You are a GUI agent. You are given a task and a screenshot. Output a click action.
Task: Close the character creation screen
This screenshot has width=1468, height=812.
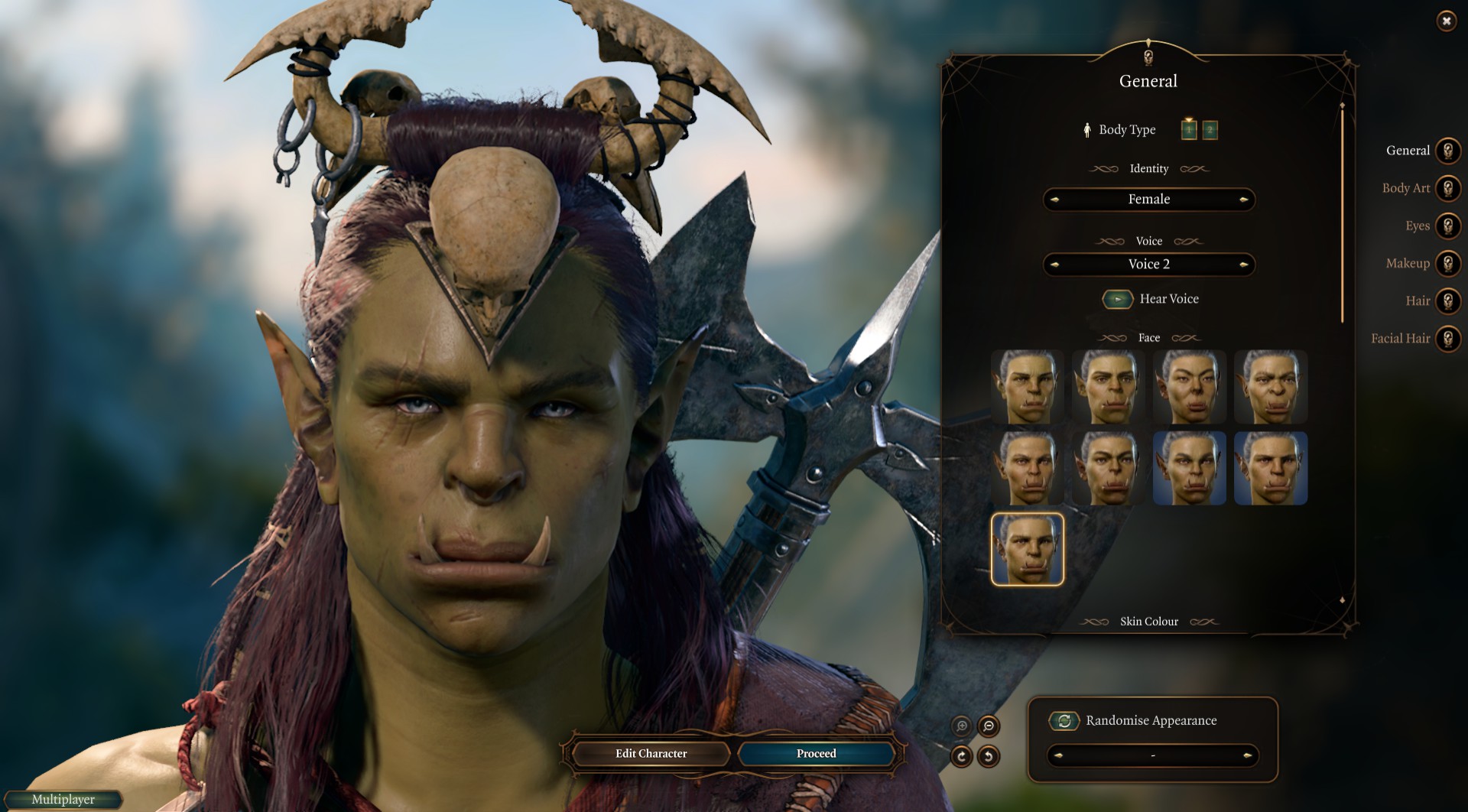point(1446,21)
